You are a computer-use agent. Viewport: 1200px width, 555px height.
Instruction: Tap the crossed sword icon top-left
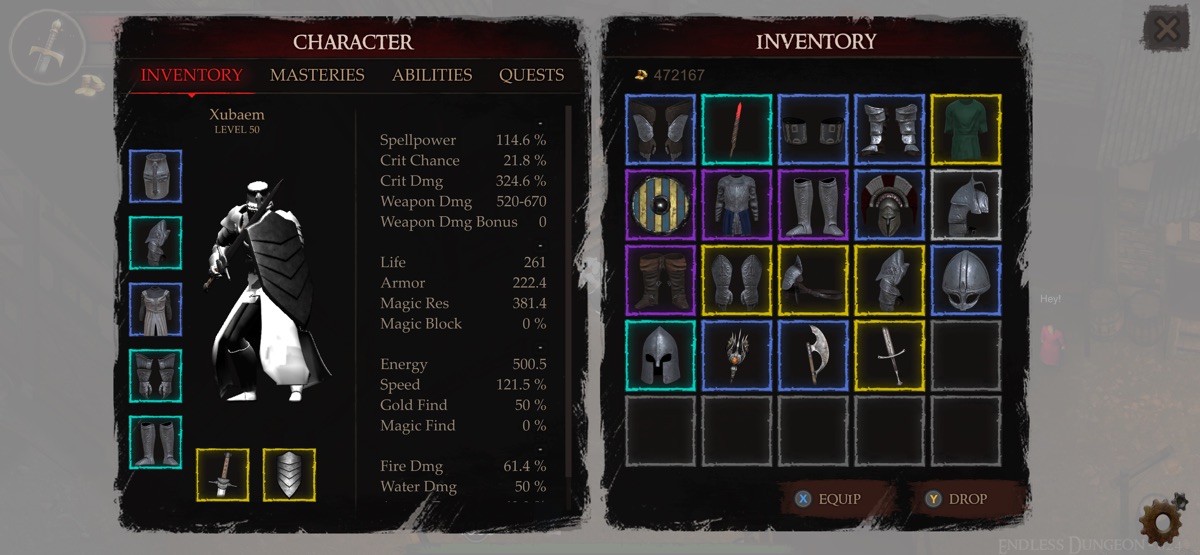click(x=45, y=45)
